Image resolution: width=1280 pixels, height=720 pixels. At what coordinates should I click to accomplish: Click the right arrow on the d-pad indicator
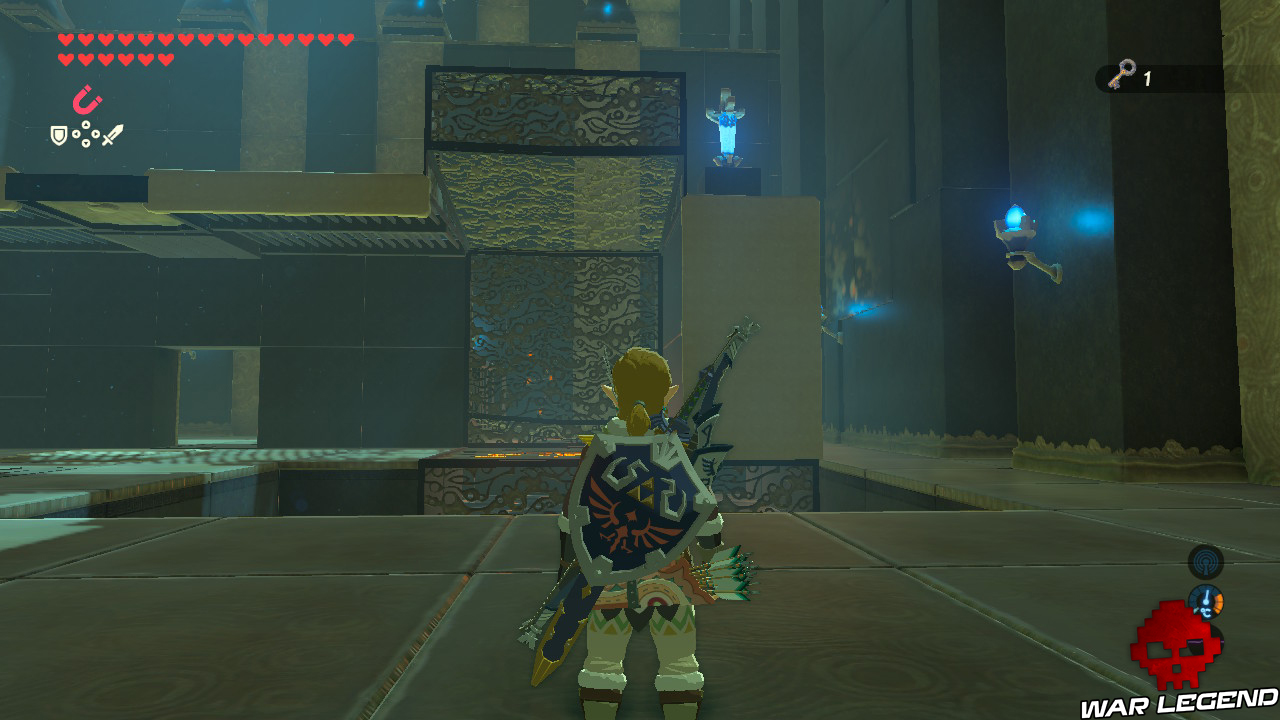click(x=96, y=133)
